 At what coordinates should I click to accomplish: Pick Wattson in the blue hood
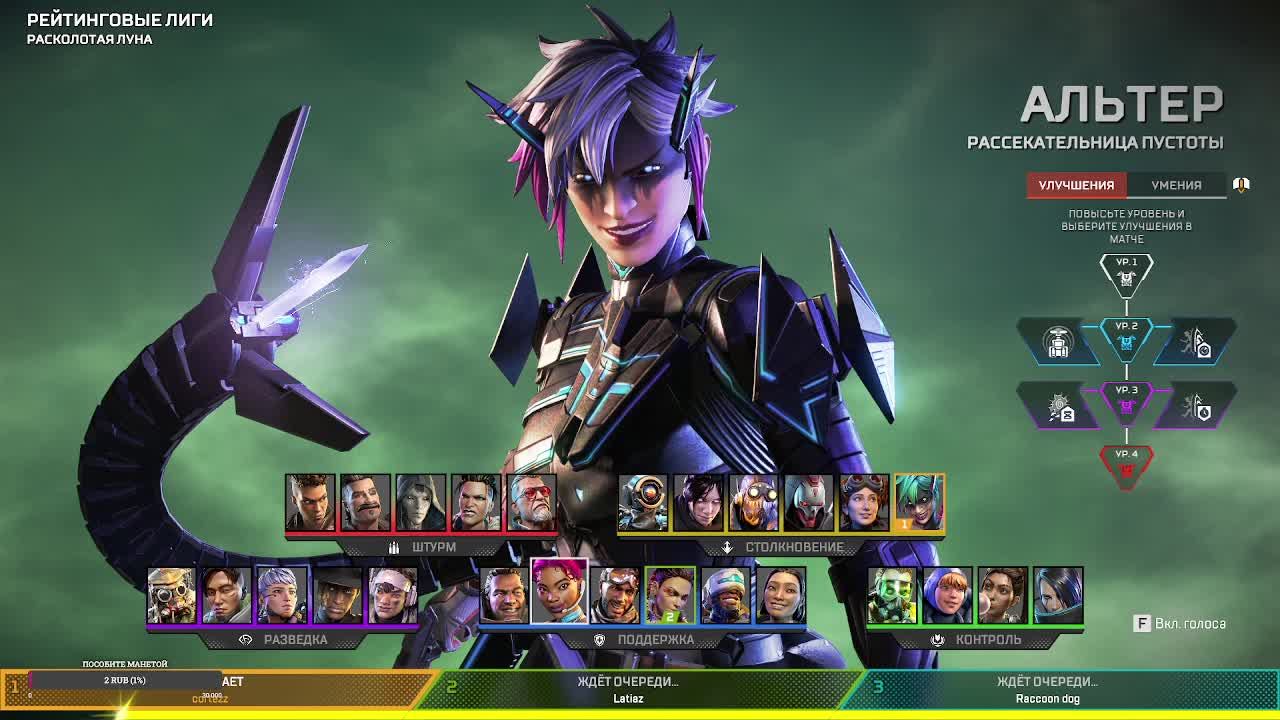(947, 595)
